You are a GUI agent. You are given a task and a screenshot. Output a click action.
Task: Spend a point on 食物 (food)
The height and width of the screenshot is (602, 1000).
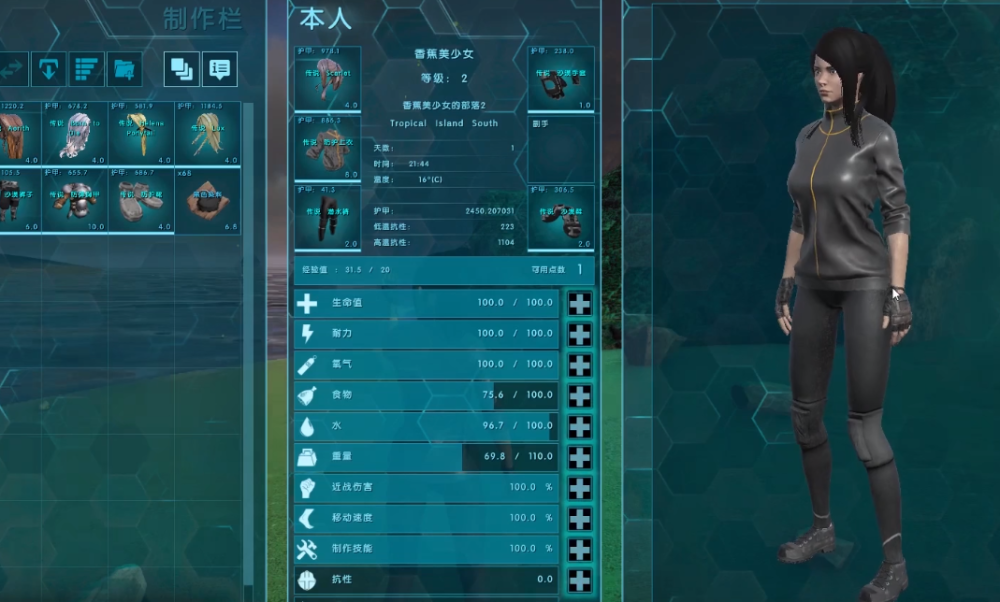[579, 397]
